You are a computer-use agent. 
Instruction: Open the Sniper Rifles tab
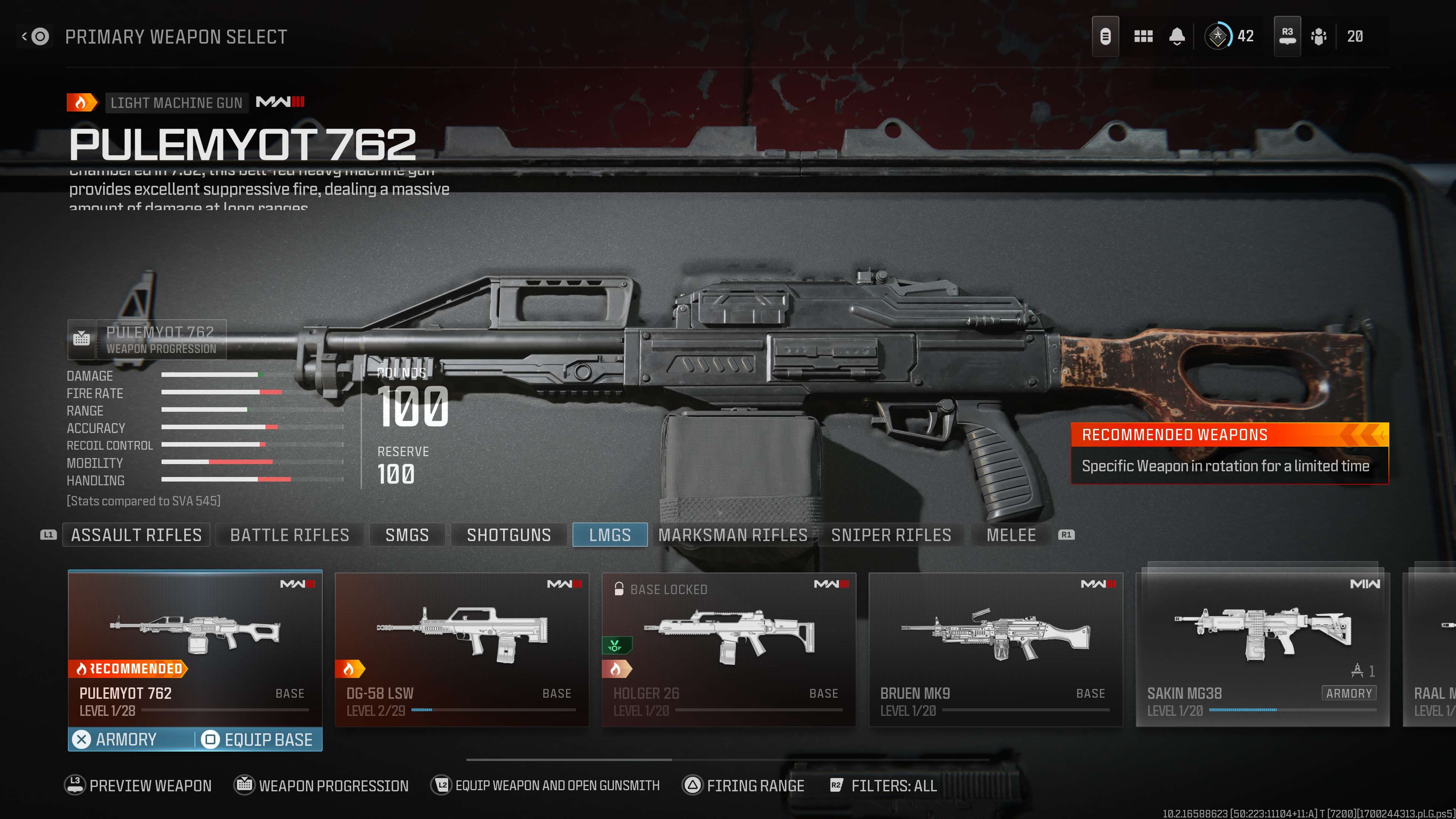(x=891, y=535)
